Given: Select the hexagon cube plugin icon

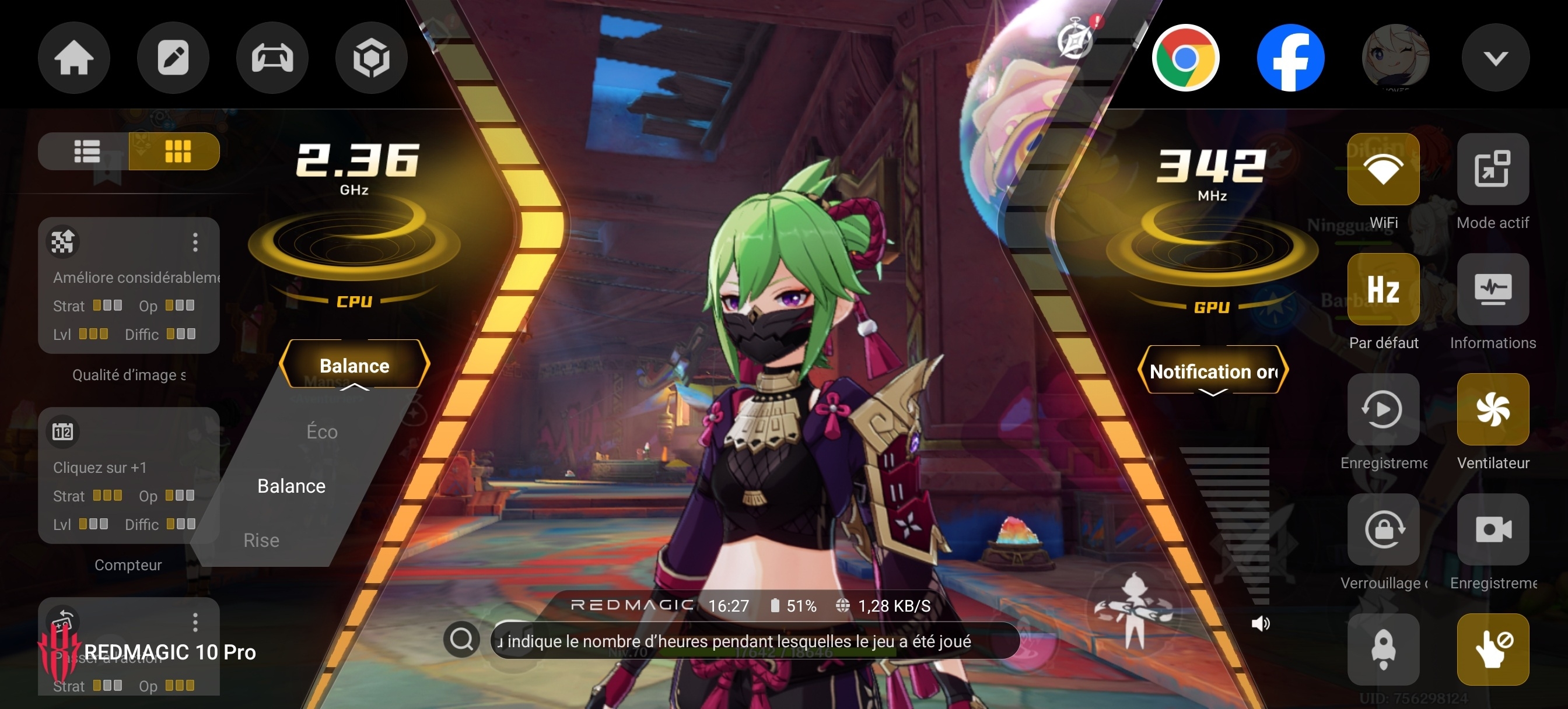Looking at the screenshot, I should [x=372, y=58].
